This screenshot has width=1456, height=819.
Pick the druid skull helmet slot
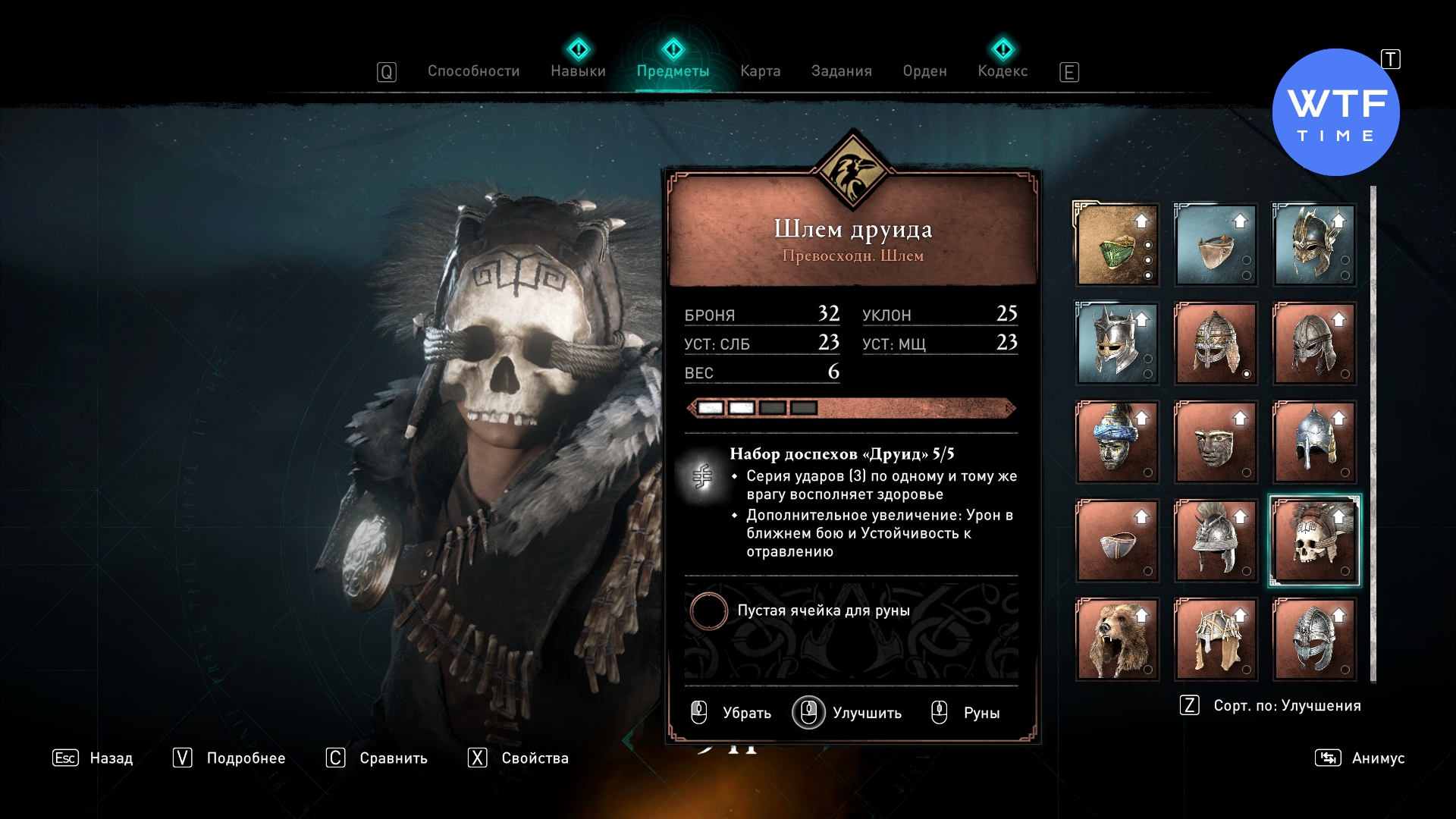(1314, 541)
